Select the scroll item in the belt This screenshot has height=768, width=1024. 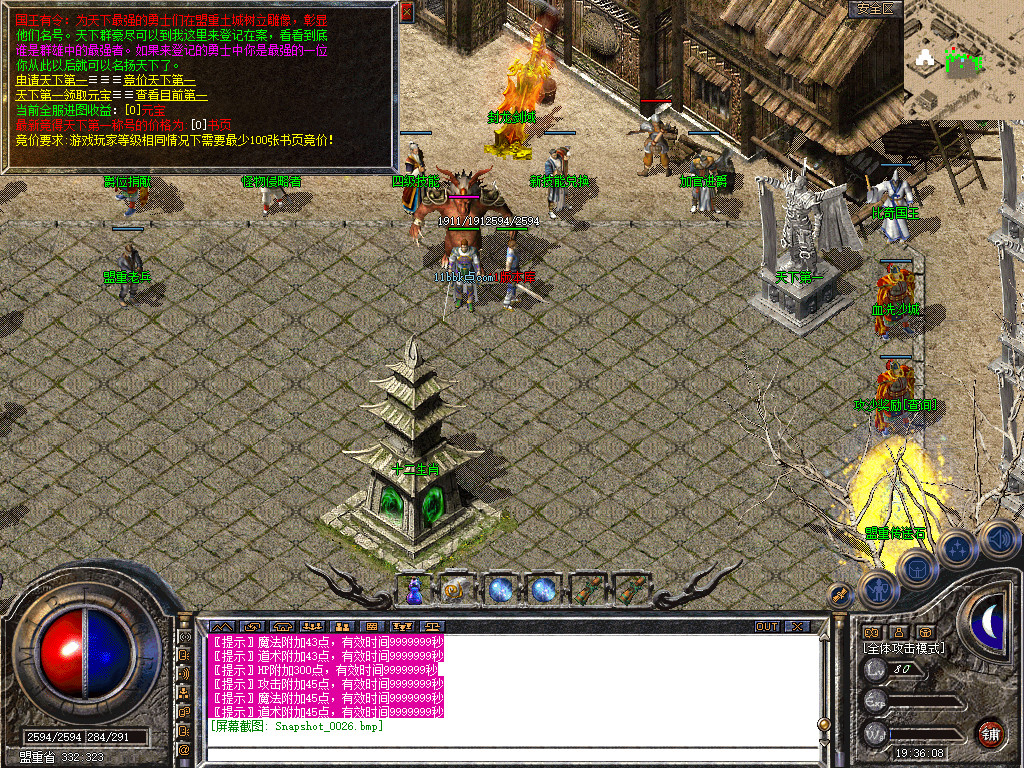[456, 590]
